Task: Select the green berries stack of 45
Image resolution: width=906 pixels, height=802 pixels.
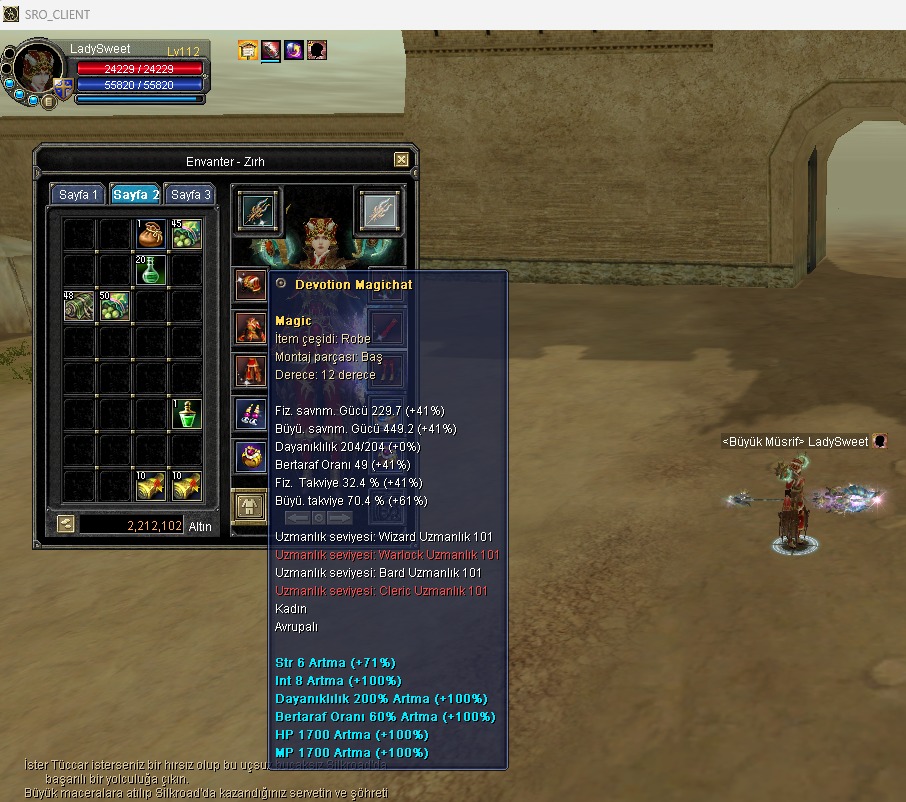Action: click(187, 234)
